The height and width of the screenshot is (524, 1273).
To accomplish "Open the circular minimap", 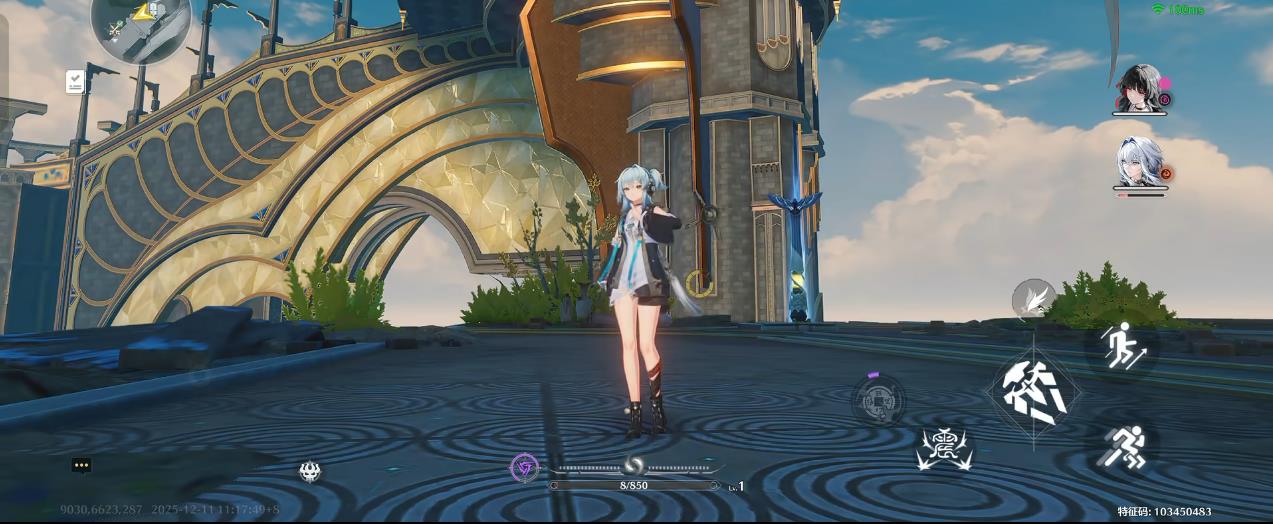I will (x=139, y=24).
